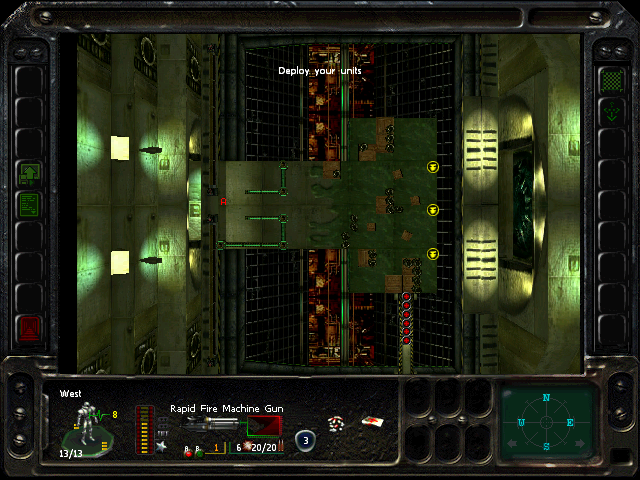Screen dimensions: 640x480
Task: Toggle the green grid button
Action: point(610,80)
